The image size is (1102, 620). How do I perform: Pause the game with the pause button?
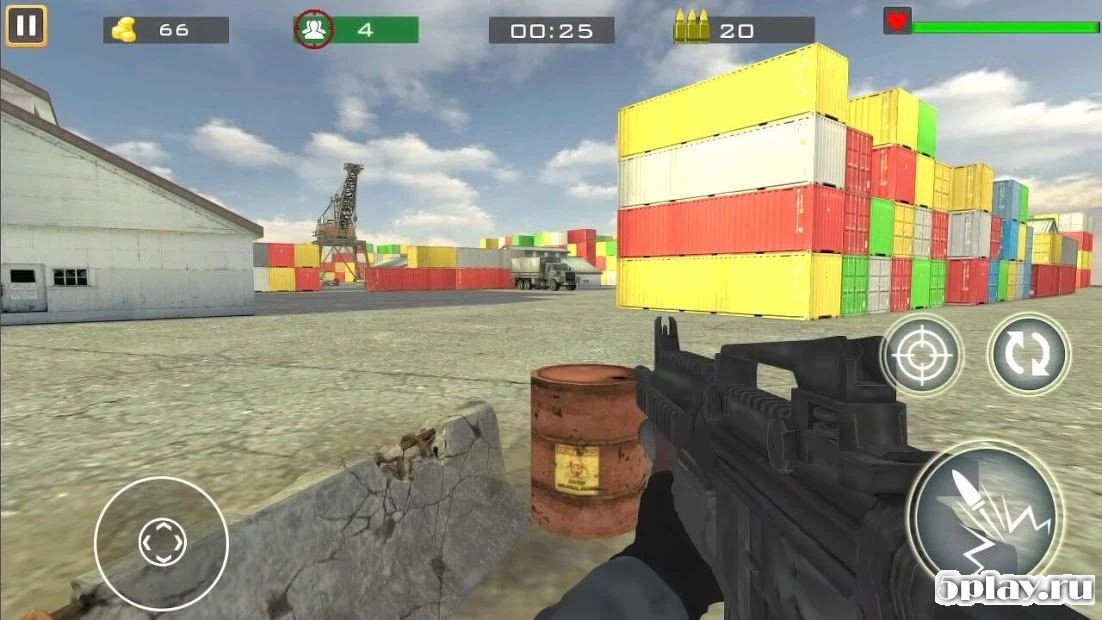(x=26, y=26)
